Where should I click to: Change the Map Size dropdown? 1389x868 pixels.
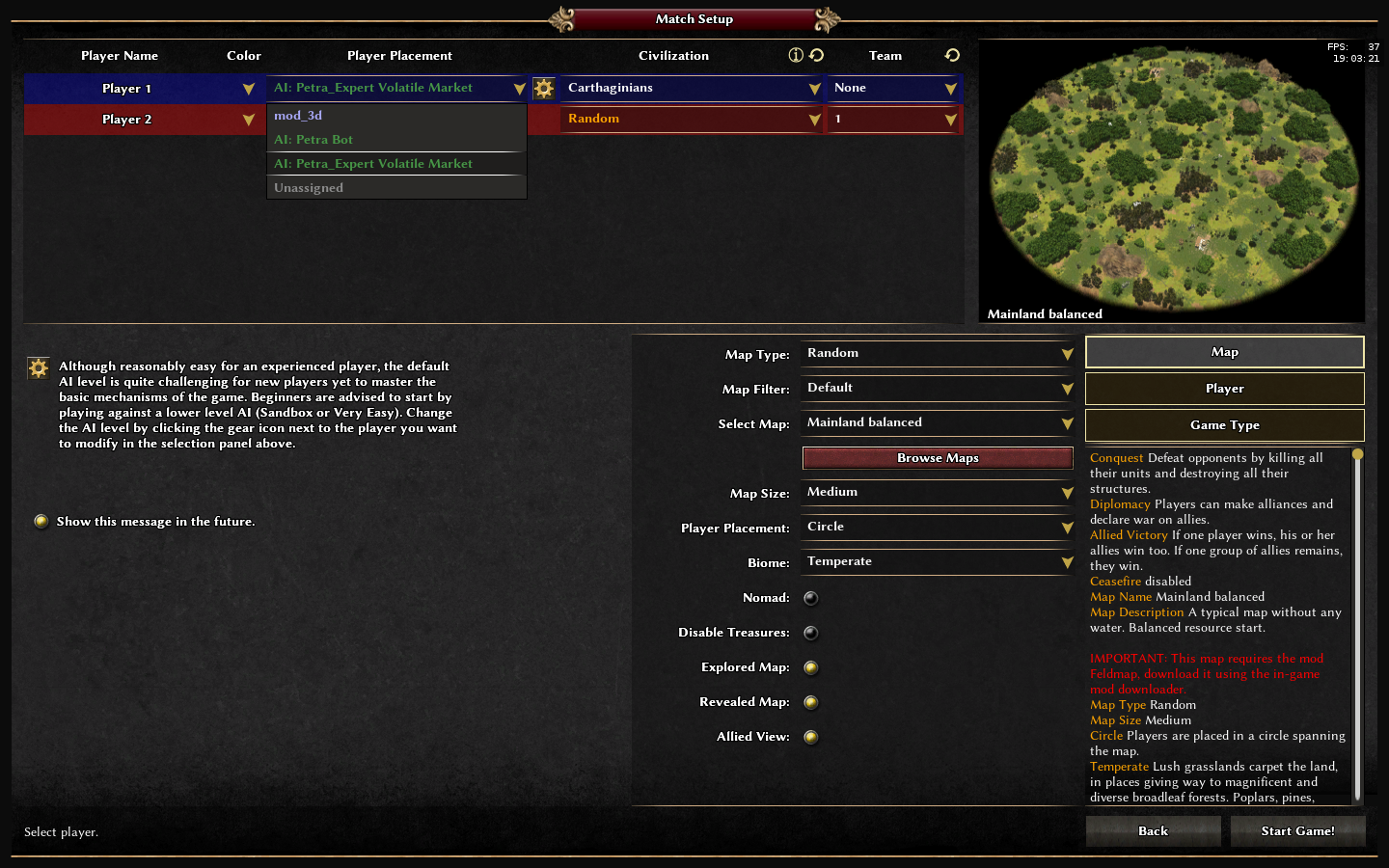(938, 493)
